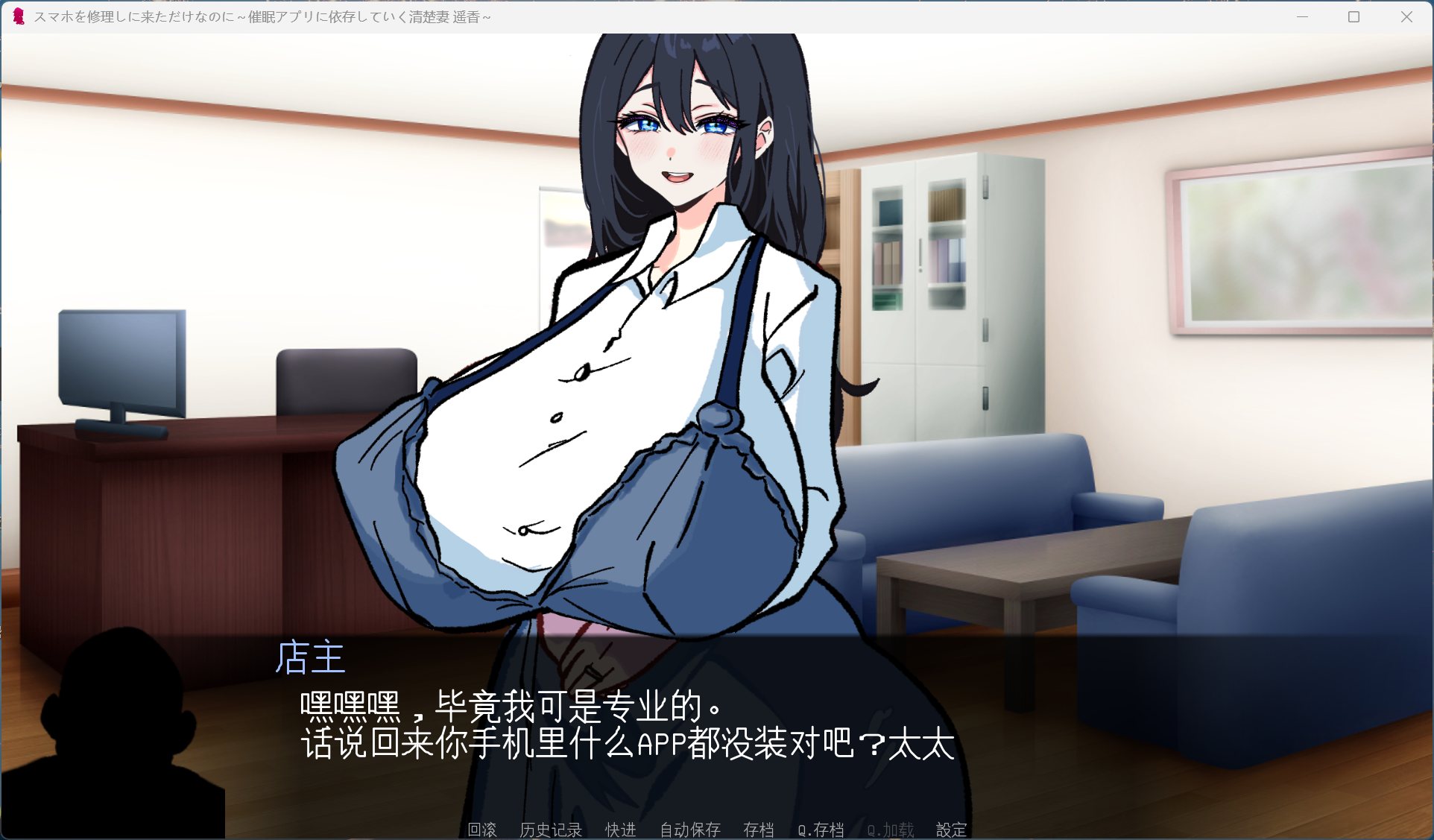
Task: Click the grayed-out Q.加载 quick load
Action: point(890,830)
